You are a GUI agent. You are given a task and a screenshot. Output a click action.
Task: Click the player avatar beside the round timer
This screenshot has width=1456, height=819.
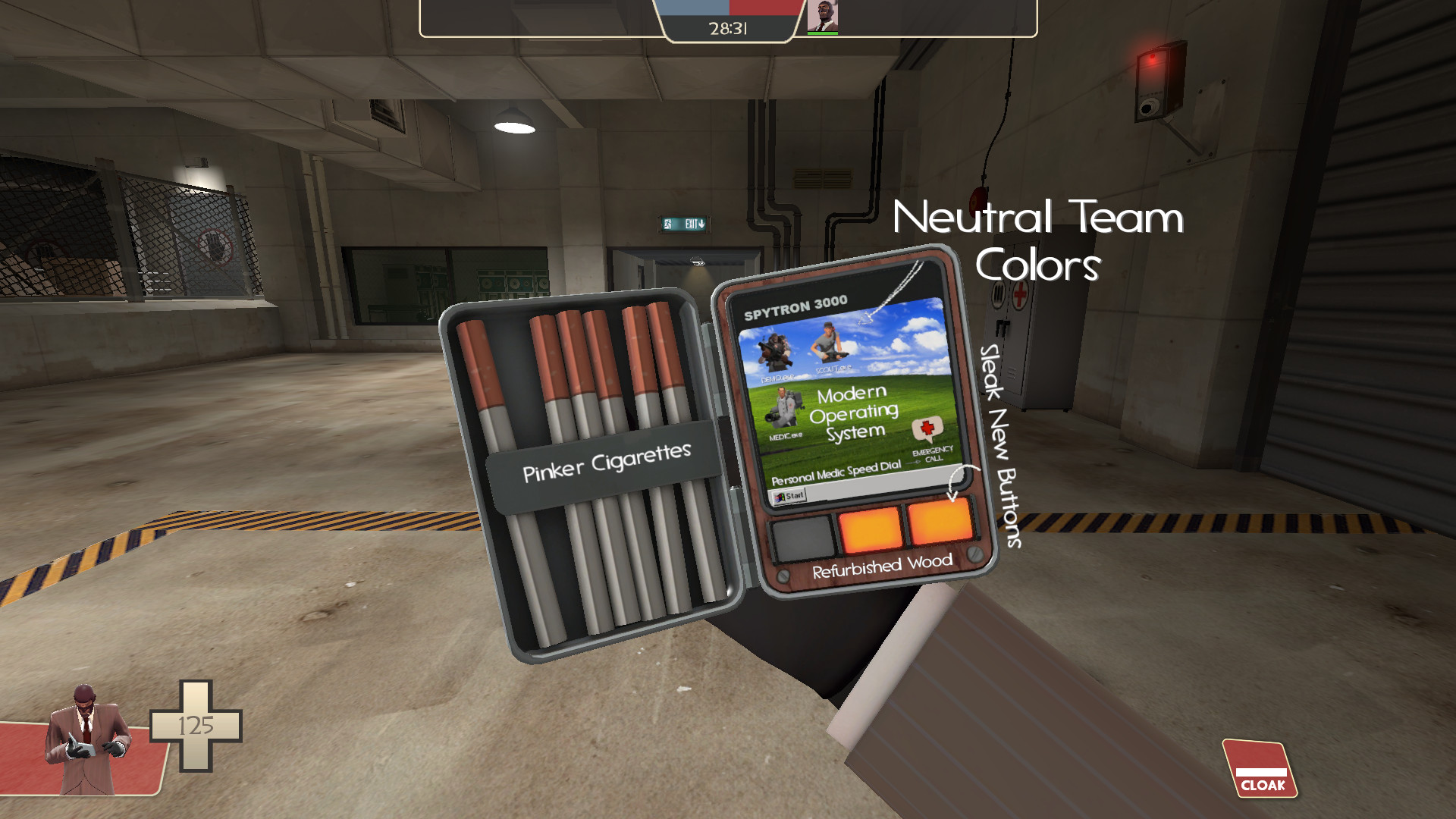click(x=825, y=15)
